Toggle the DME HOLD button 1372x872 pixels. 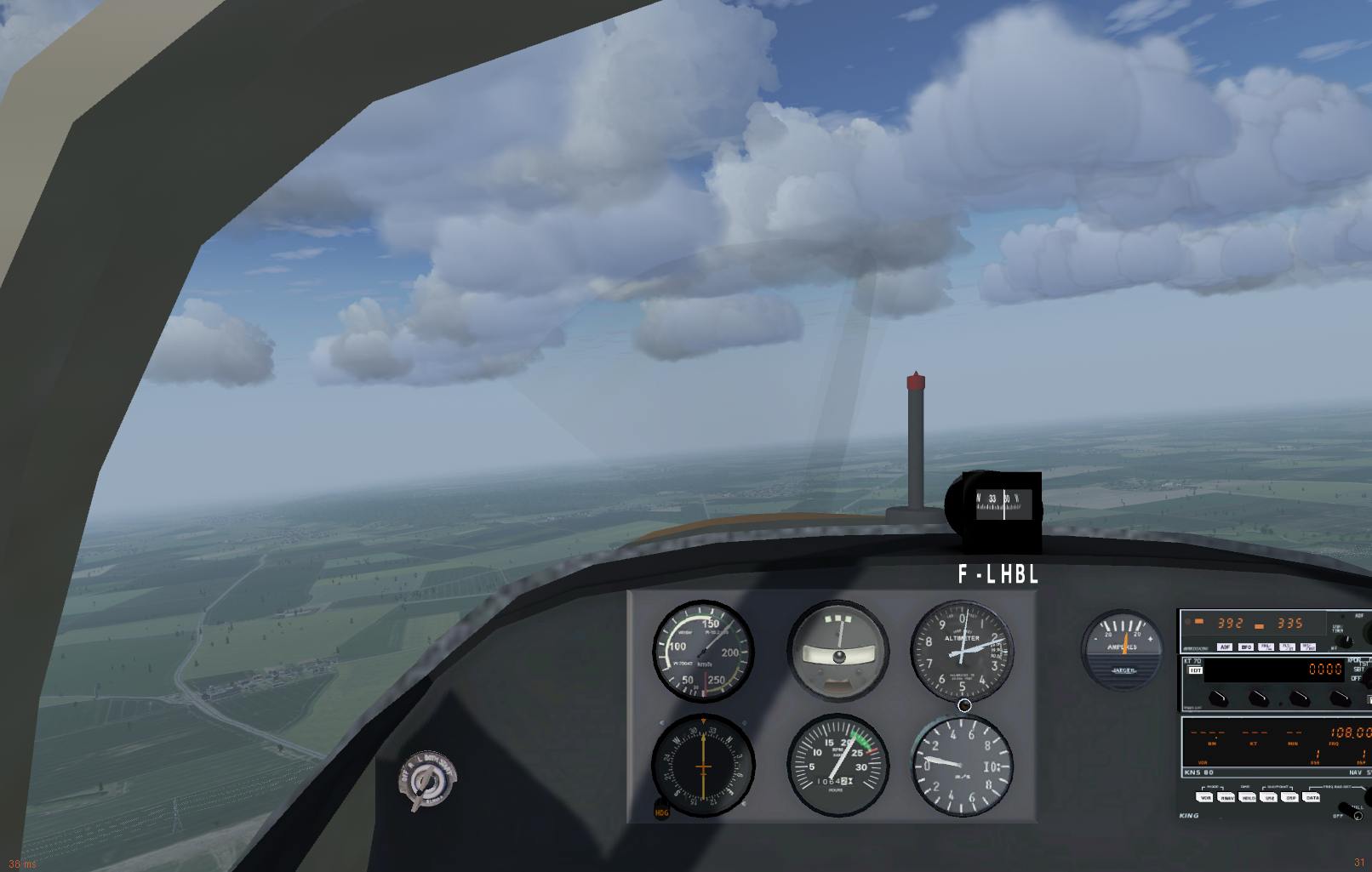pyautogui.click(x=1248, y=797)
